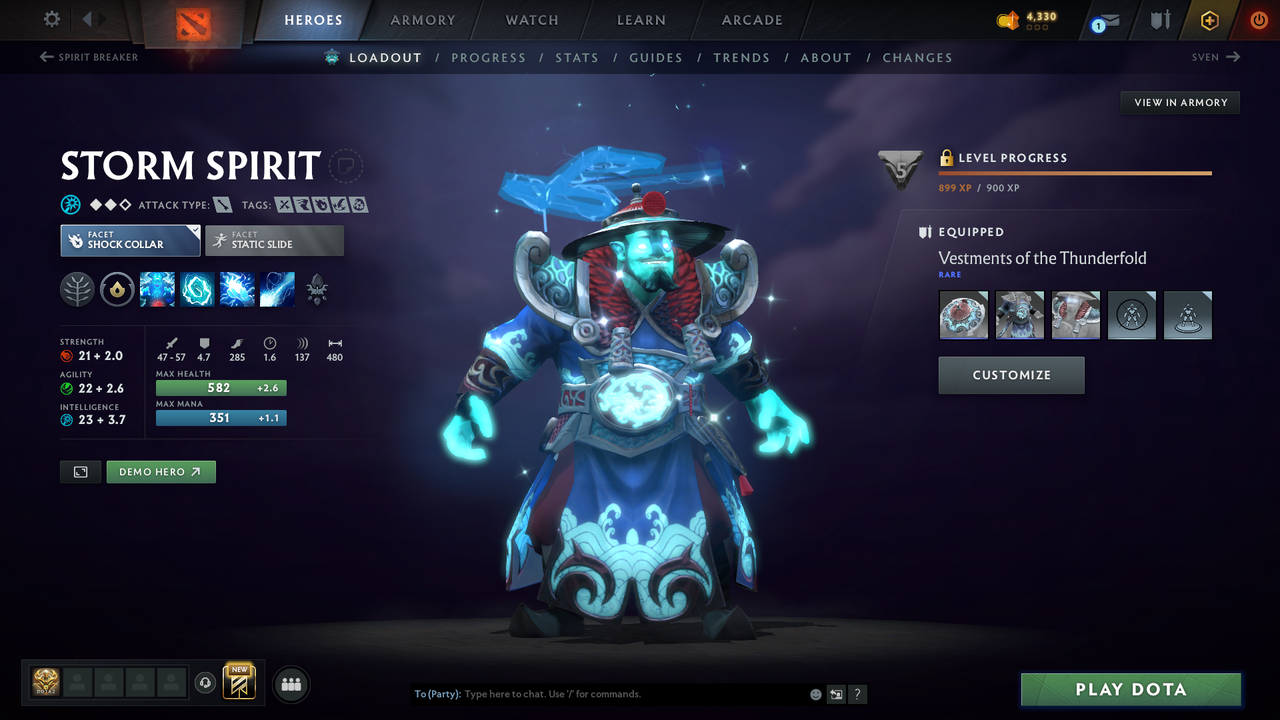The height and width of the screenshot is (720, 1280).
Task: Open the emoticon picker beside the chat bar
Action: 815,693
